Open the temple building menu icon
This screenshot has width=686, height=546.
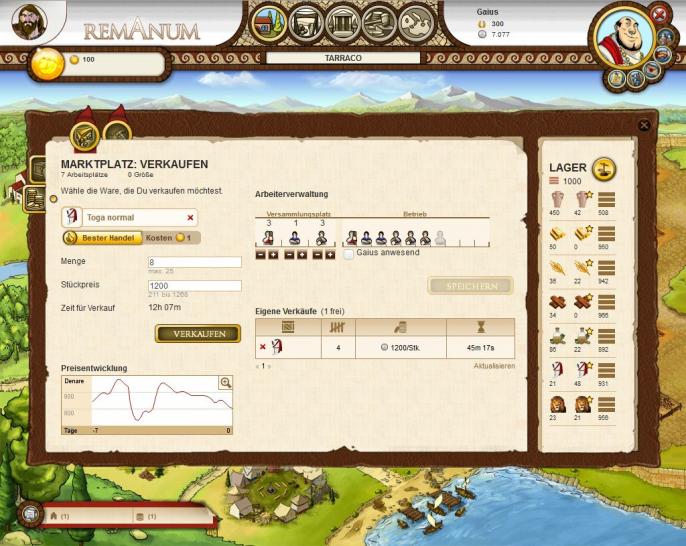pos(342,21)
